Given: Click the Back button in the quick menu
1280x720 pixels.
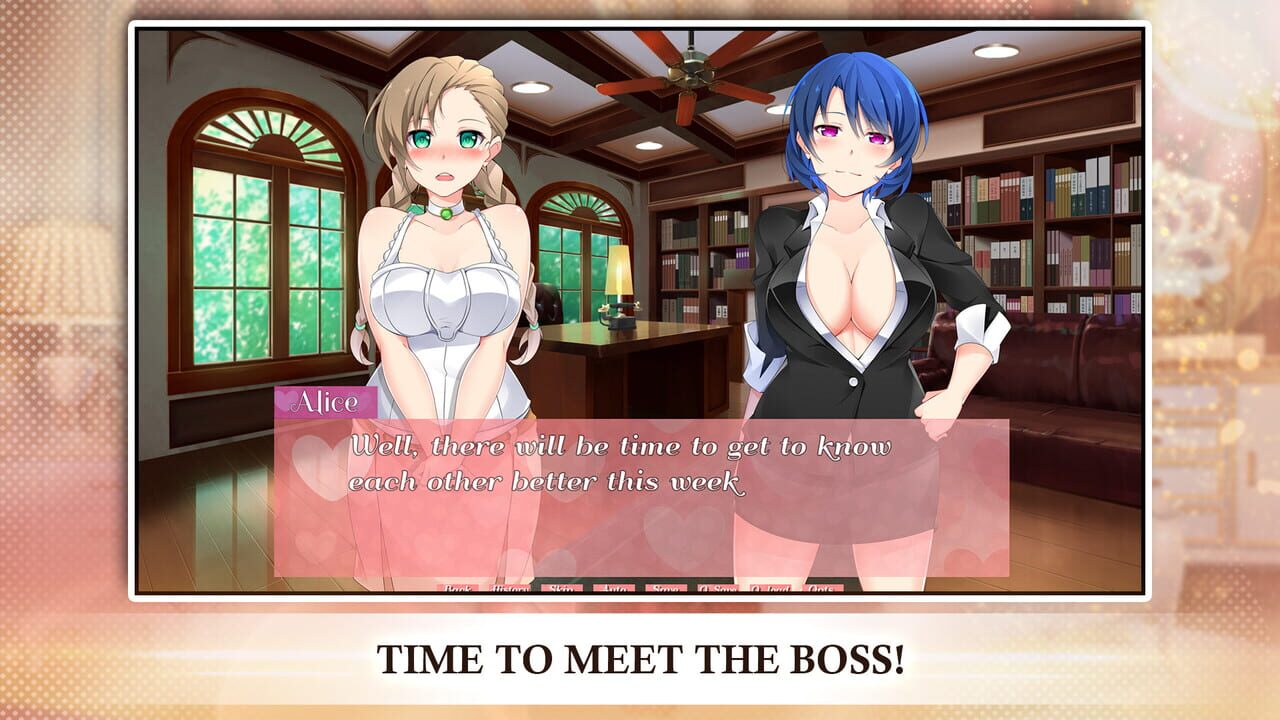Looking at the screenshot, I should coord(457,589).
